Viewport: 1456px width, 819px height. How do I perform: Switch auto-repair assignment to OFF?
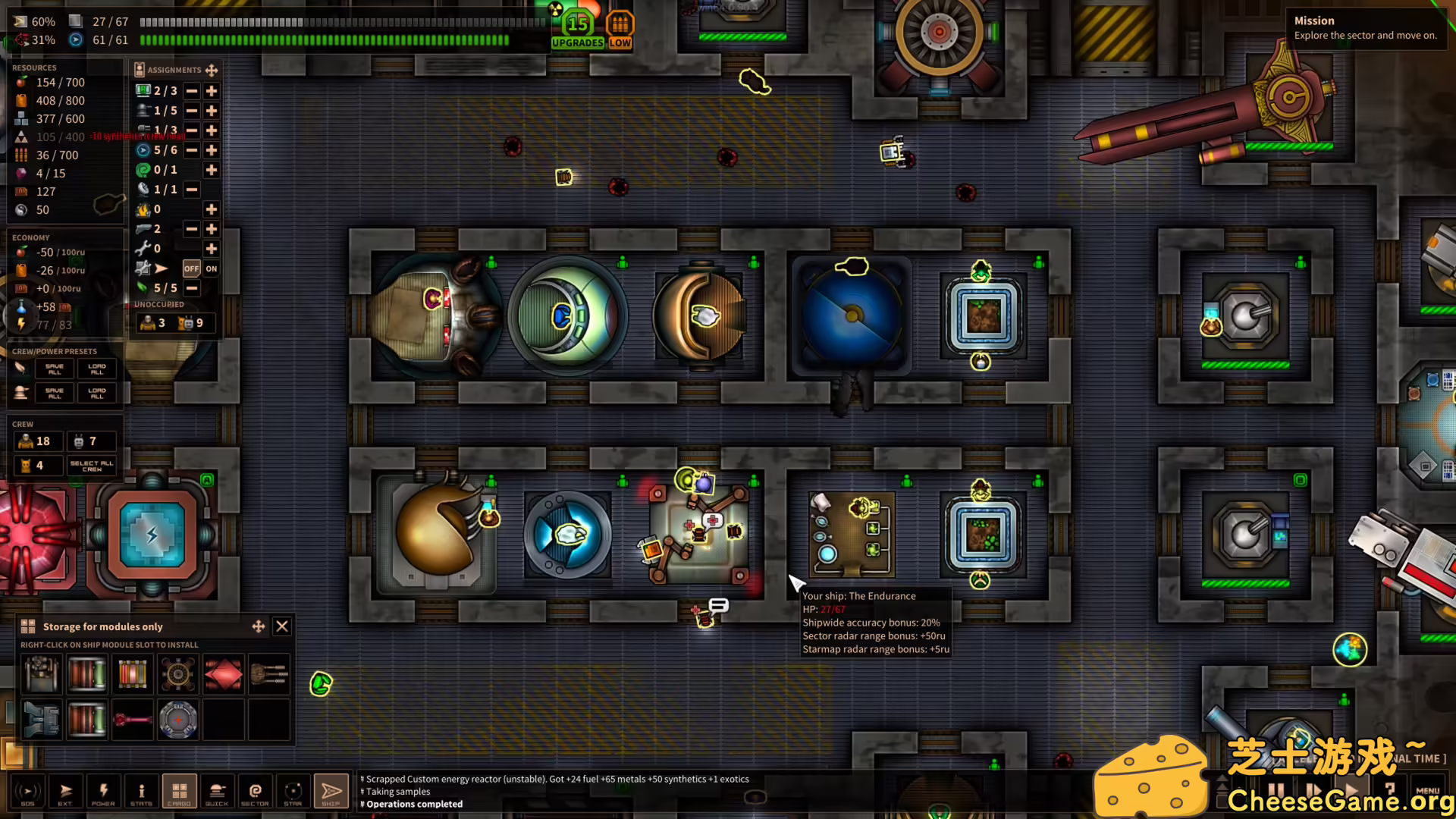pos(192,268)
